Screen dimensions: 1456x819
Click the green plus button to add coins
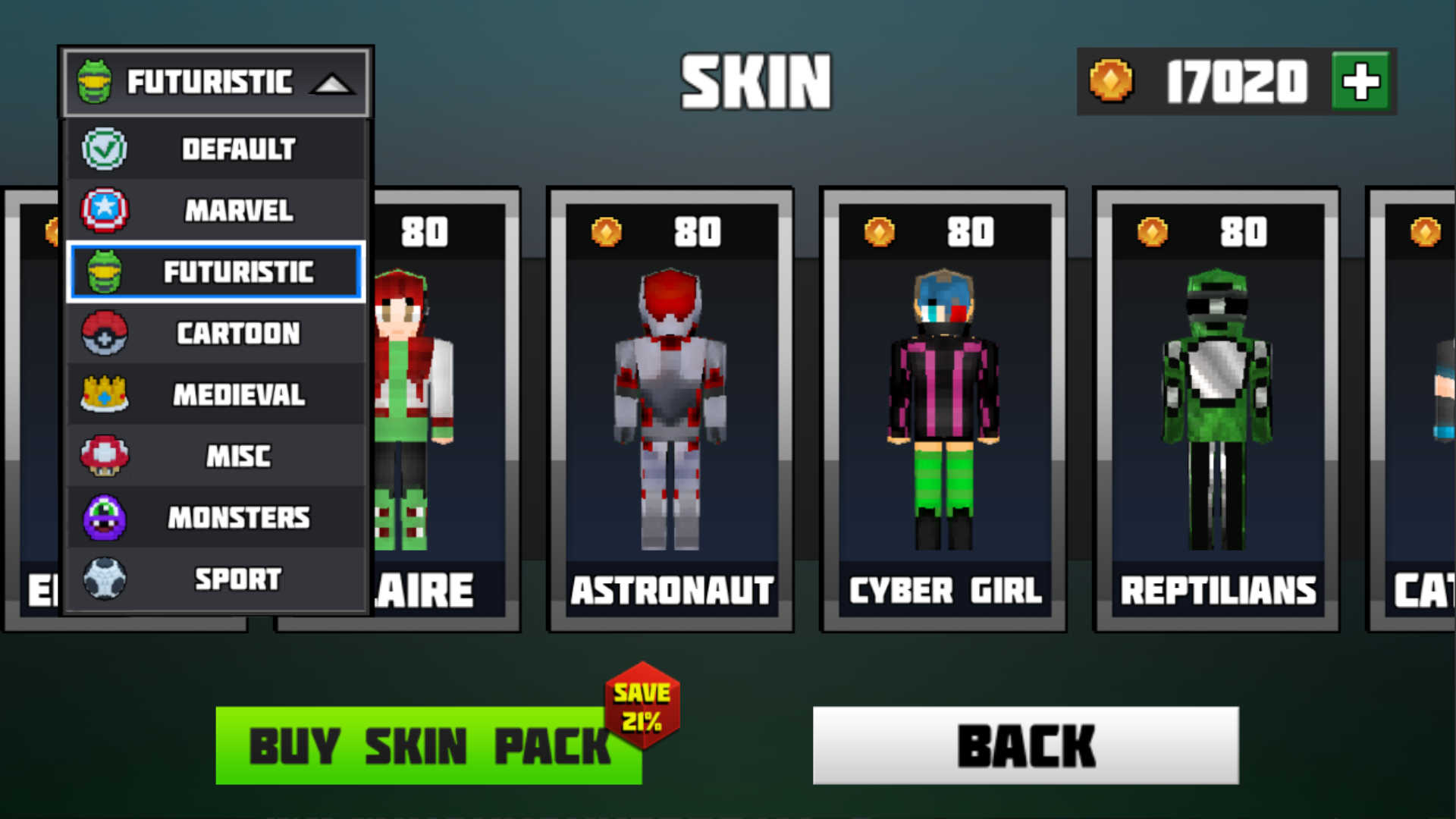point(1361,81)
